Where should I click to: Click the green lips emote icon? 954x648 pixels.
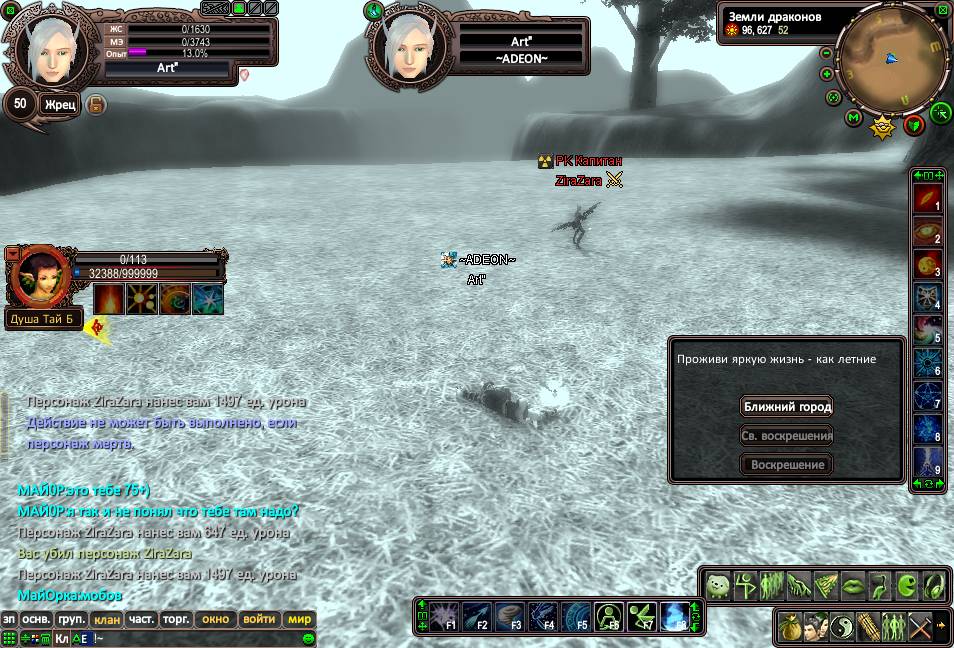click(852, 586)
